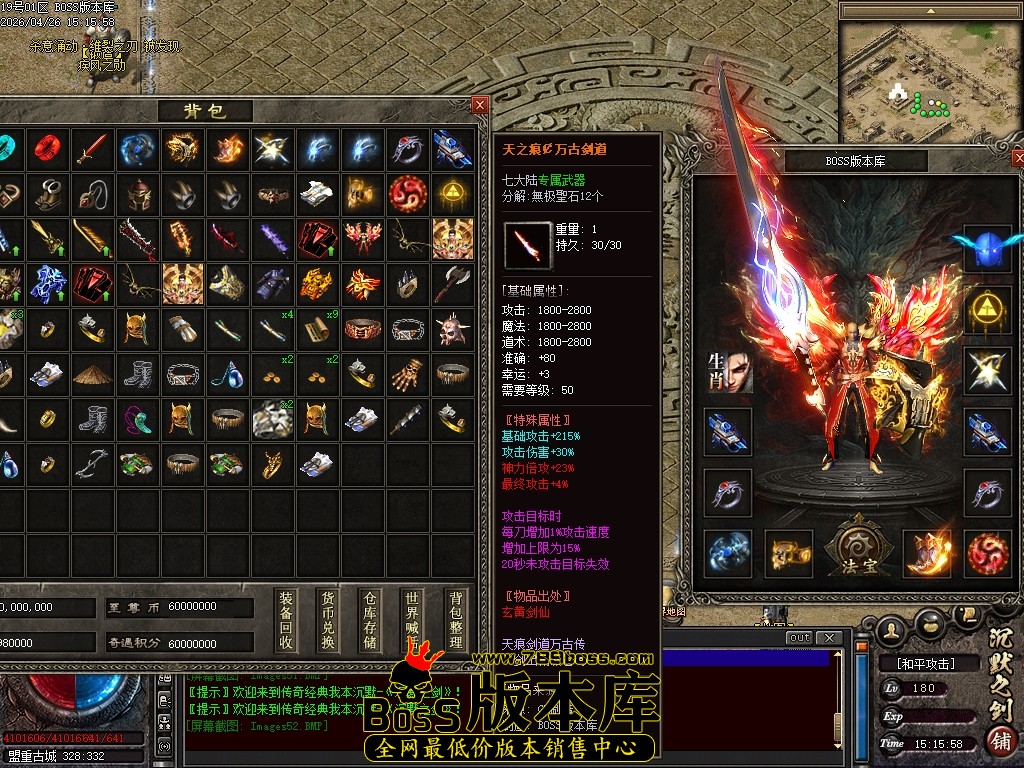Choose the straw hat item in the bag

point(93,374)
